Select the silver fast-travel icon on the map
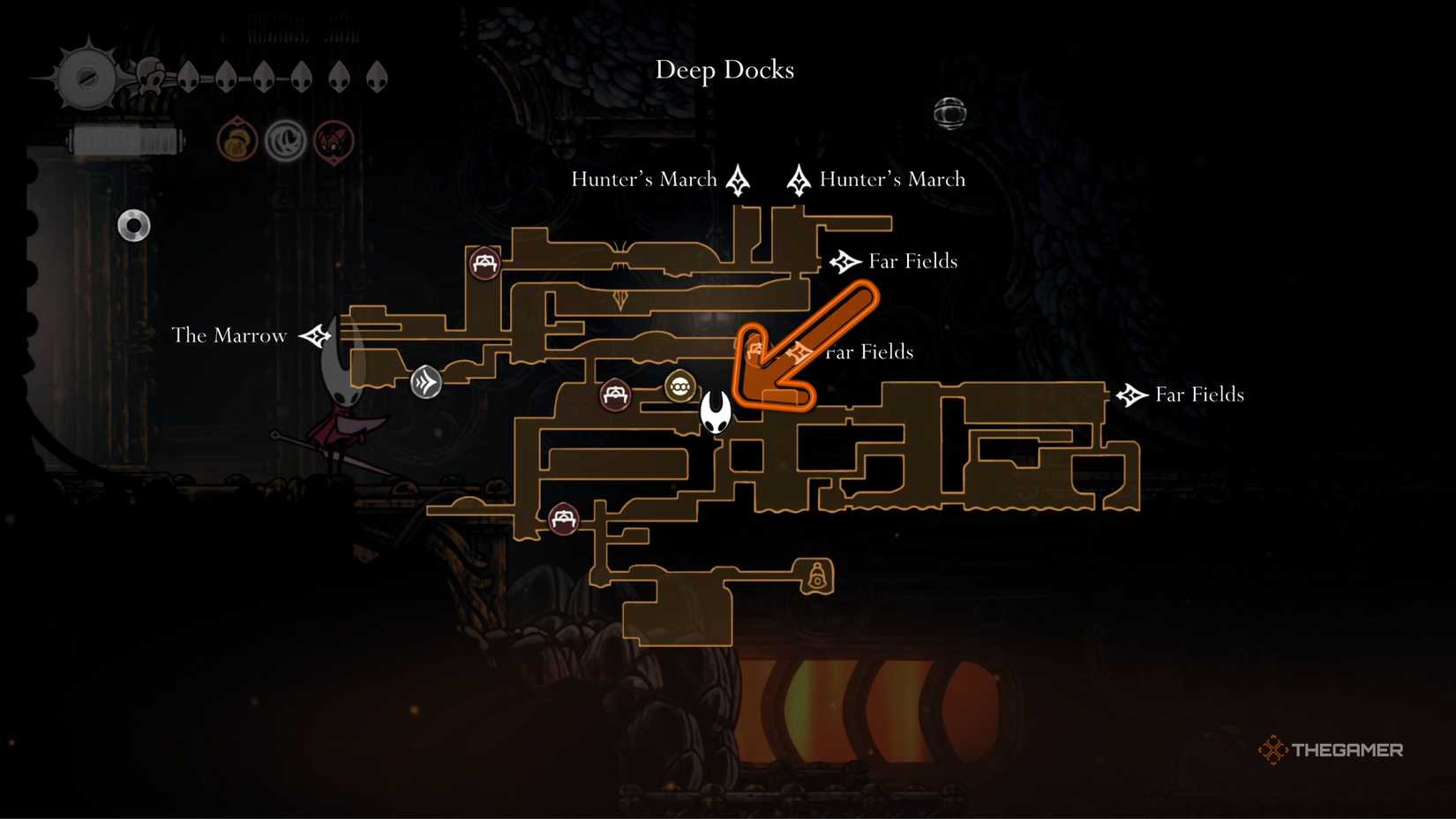1456x819 pixels. [x=427, y=382]
